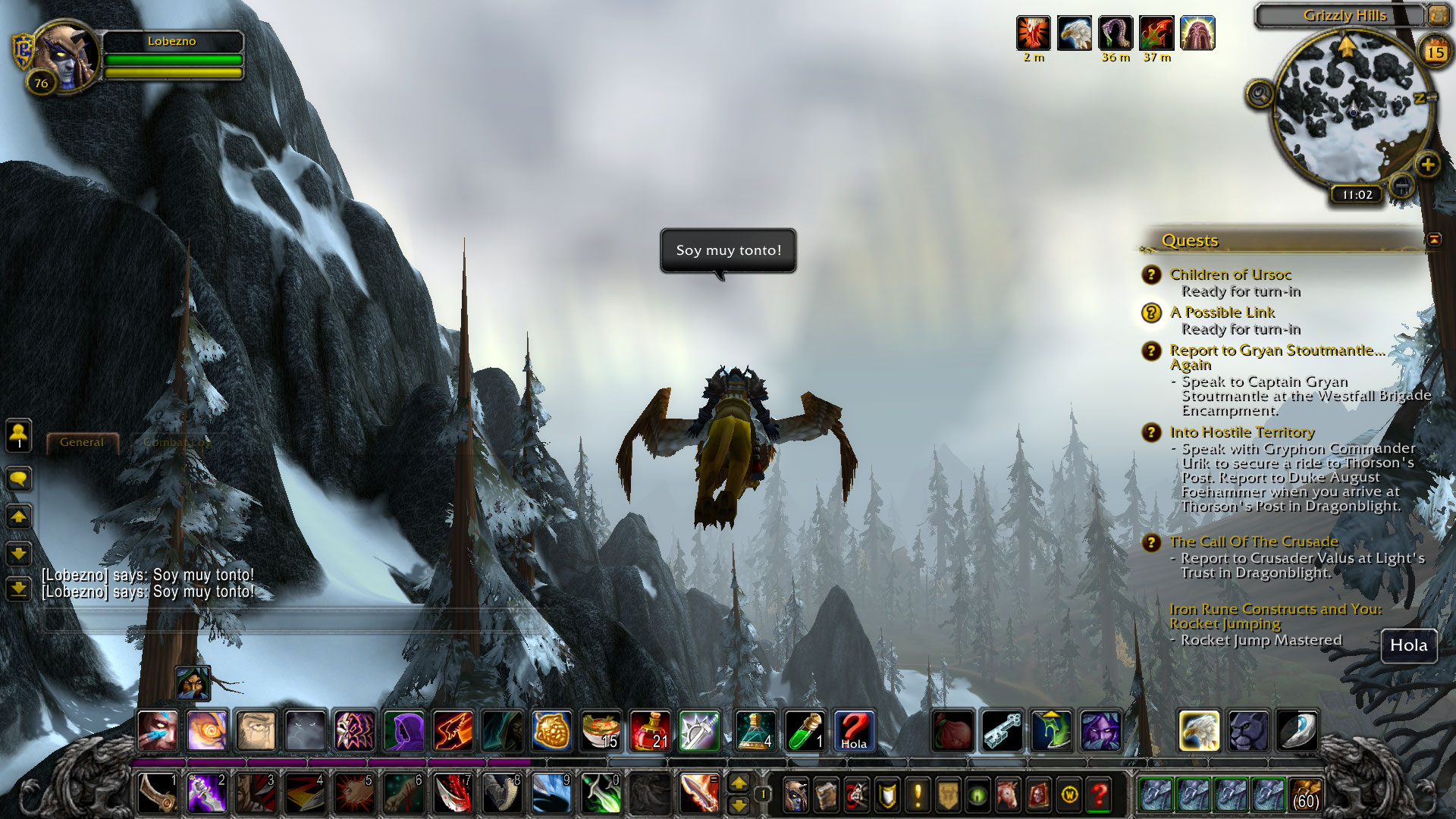This screenshot has height=819, width=1456.
Task: Summon the white gryphon mount from action bar
Action: [1199, 731]
